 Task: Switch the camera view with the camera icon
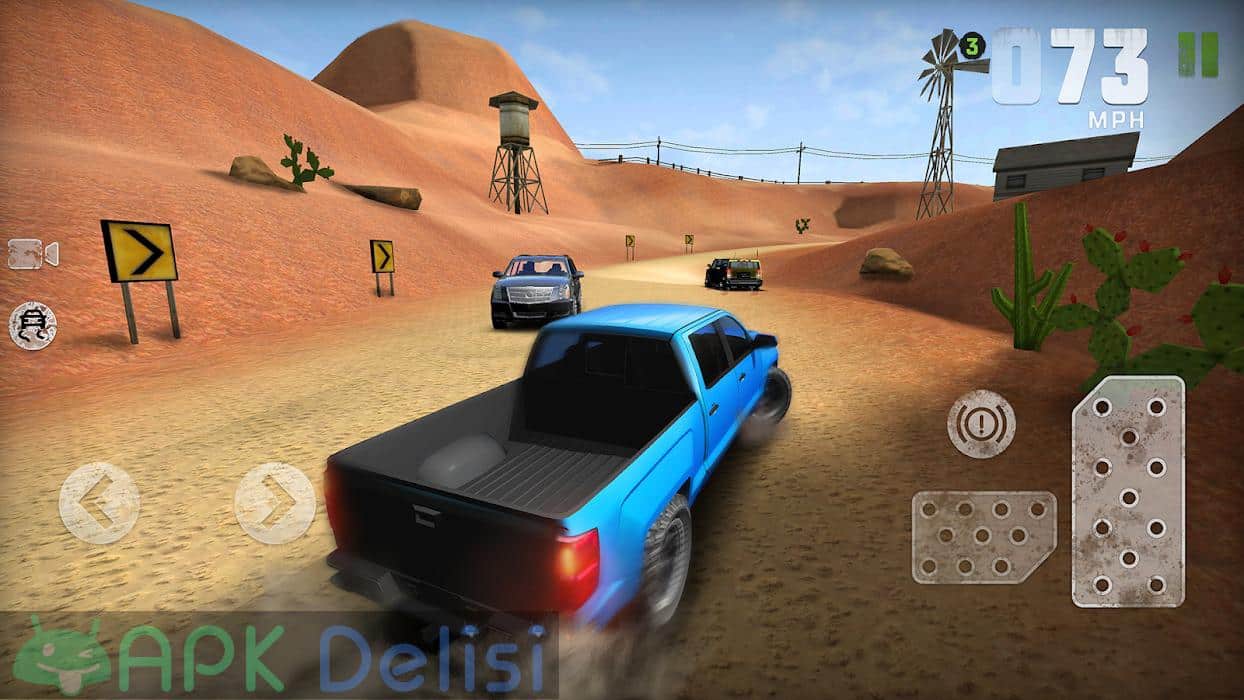[33, 254]
